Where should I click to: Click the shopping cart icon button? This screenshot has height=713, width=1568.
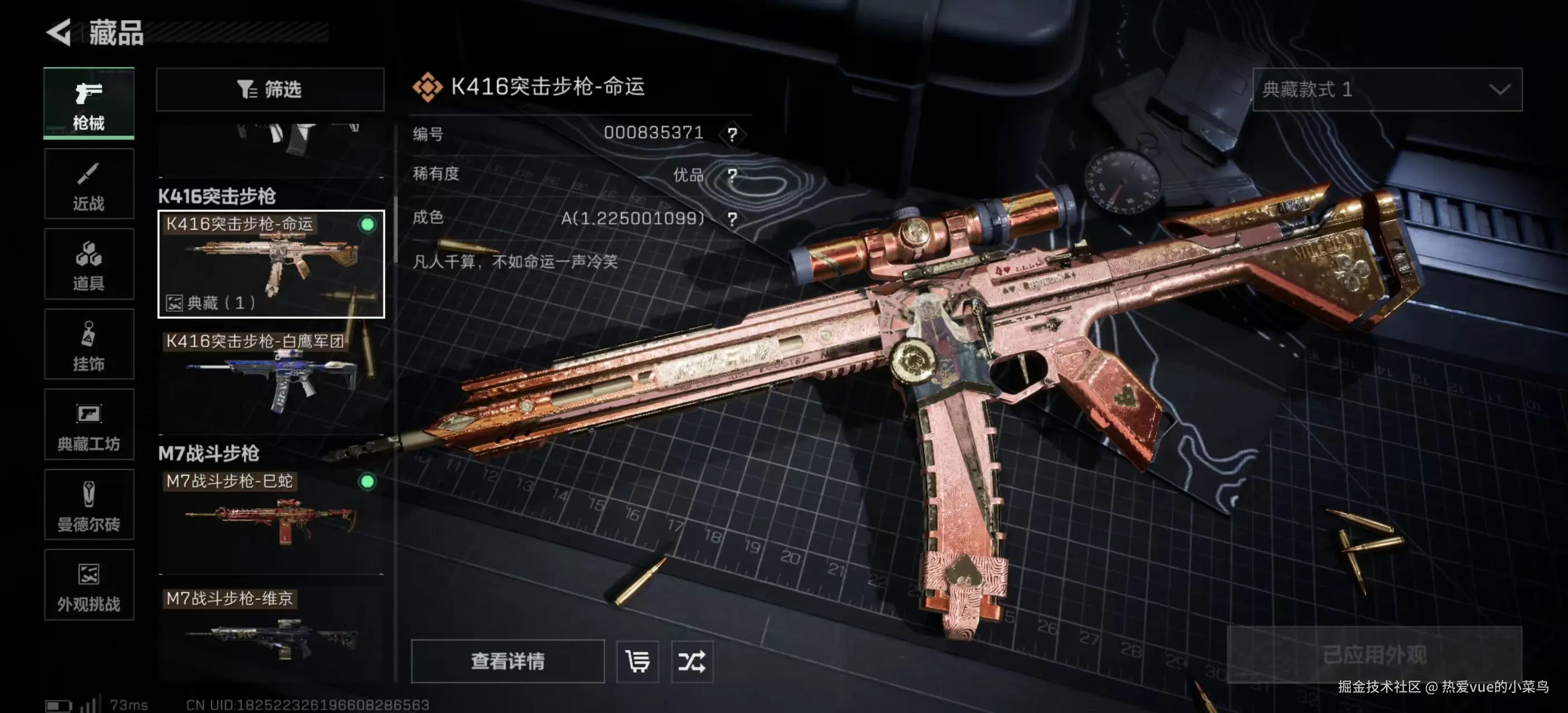point(638,661)
